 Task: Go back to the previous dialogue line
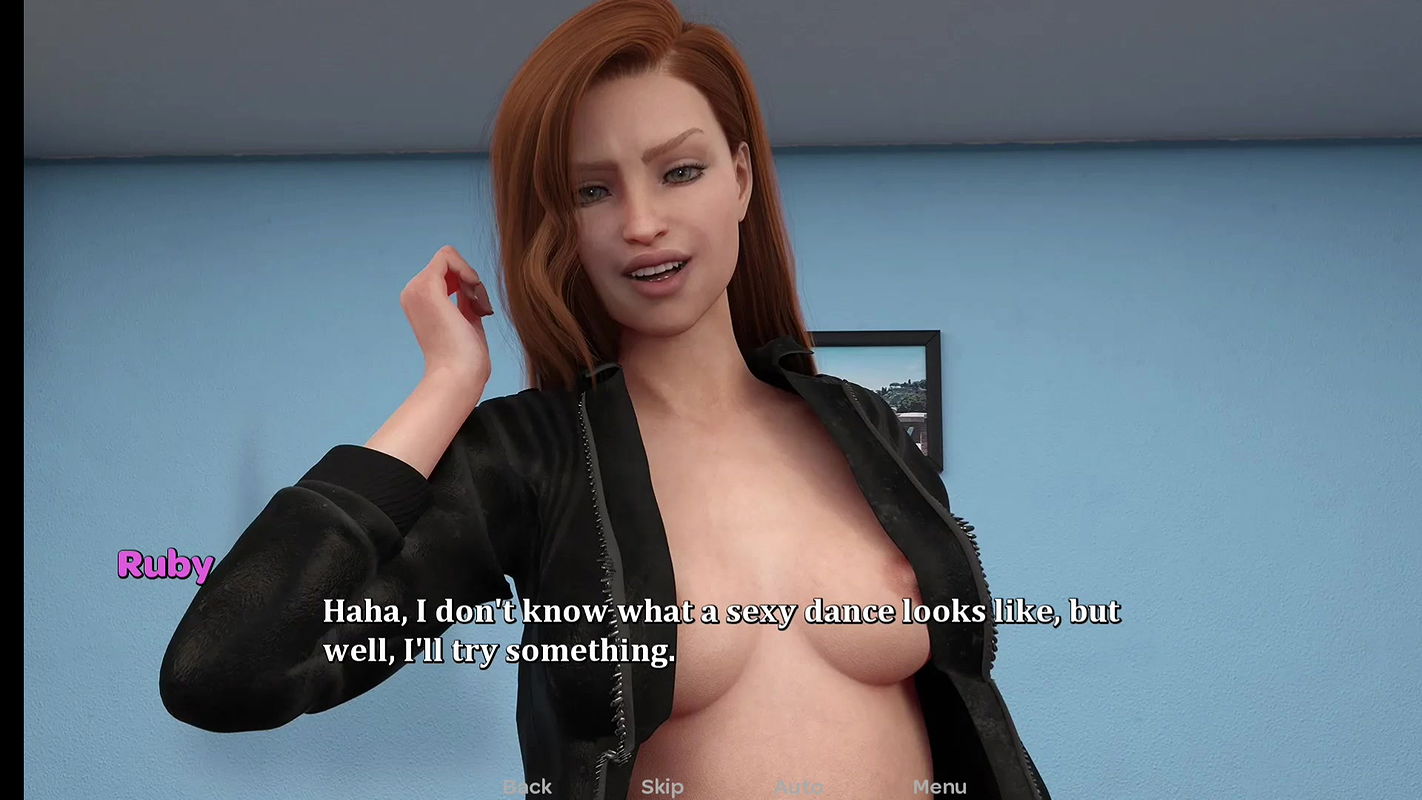click(527, 787)
